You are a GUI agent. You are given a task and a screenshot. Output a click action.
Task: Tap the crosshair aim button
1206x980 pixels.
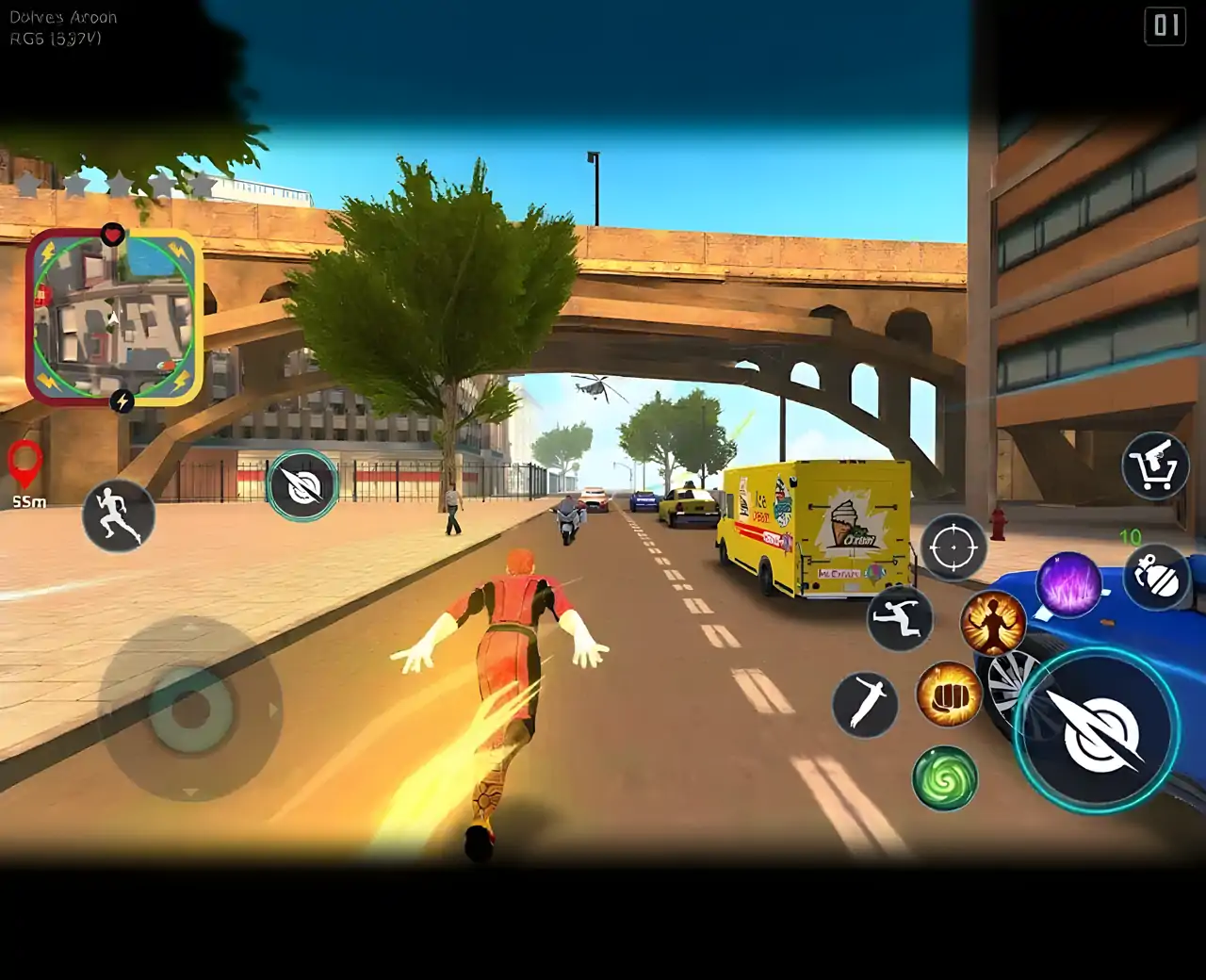(x=953, y=547)
